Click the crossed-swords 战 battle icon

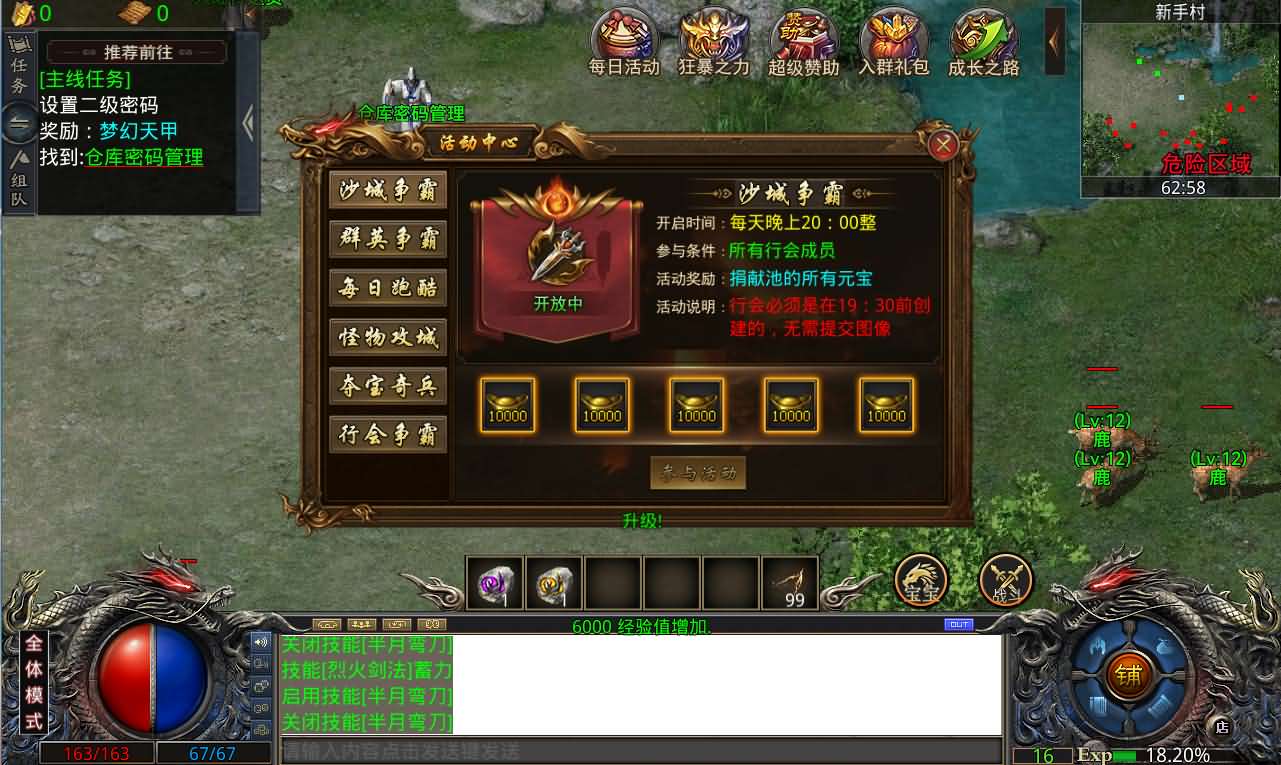[x=1005, y=578]
